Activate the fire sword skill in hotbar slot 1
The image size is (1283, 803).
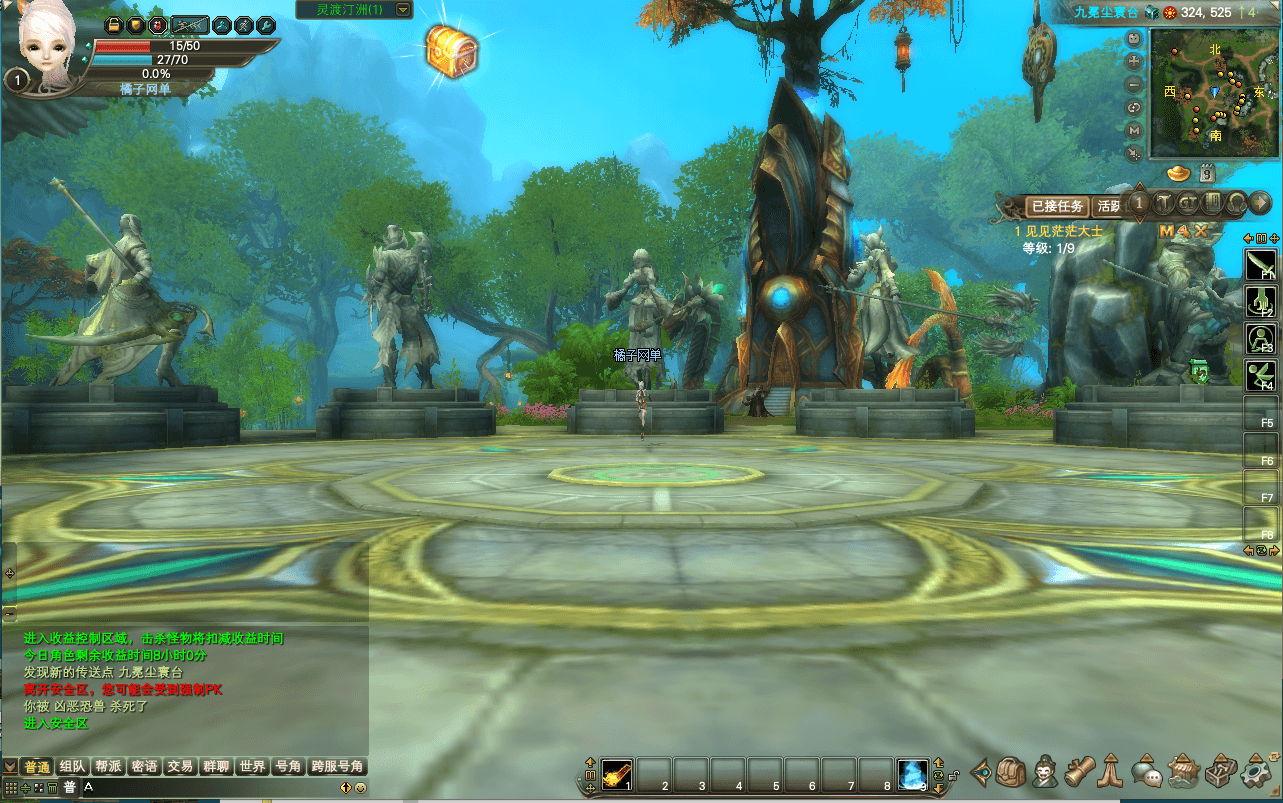(x=615, y=773)
